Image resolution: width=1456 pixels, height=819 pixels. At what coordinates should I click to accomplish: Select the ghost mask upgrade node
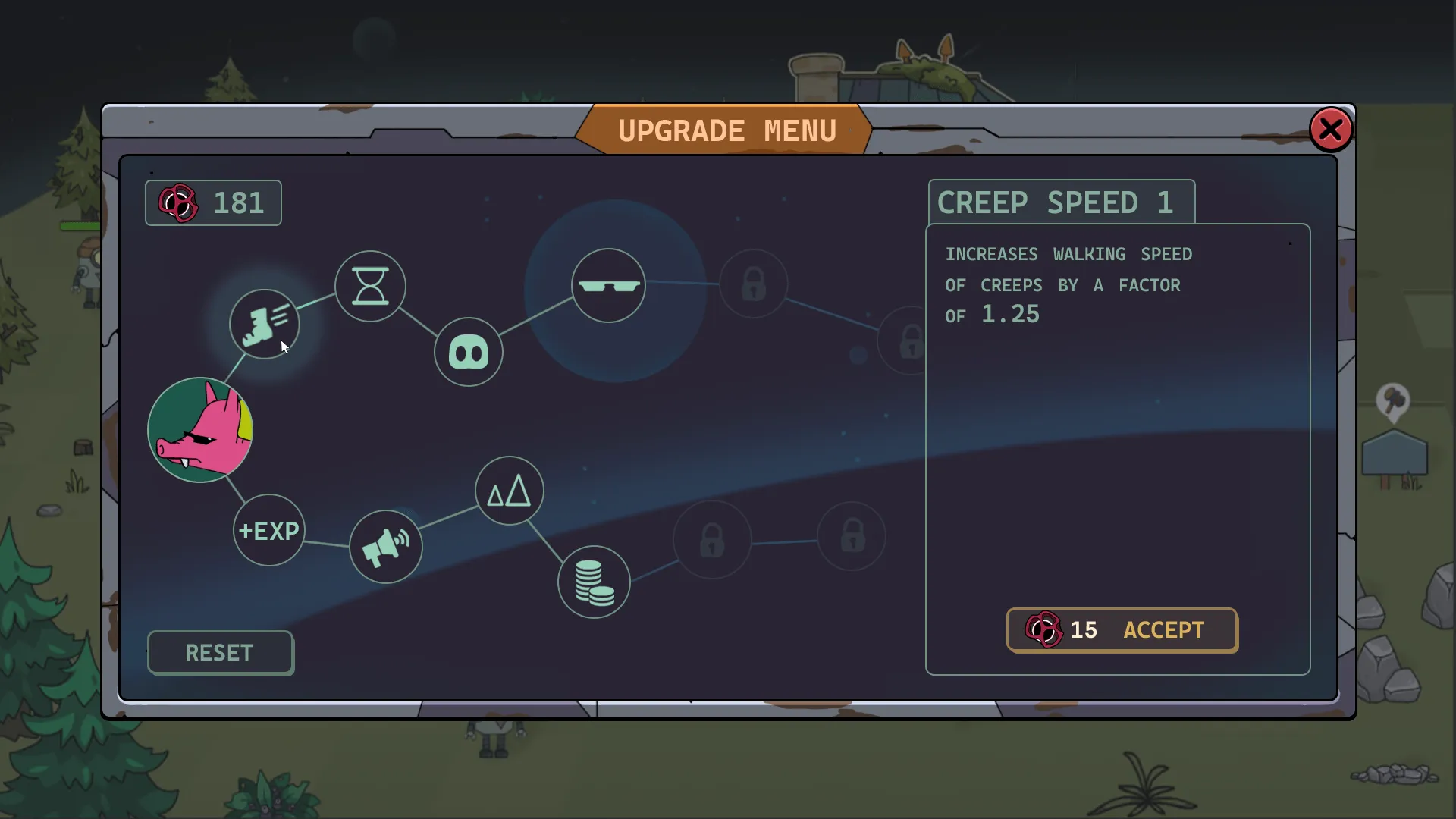(468, 353)
